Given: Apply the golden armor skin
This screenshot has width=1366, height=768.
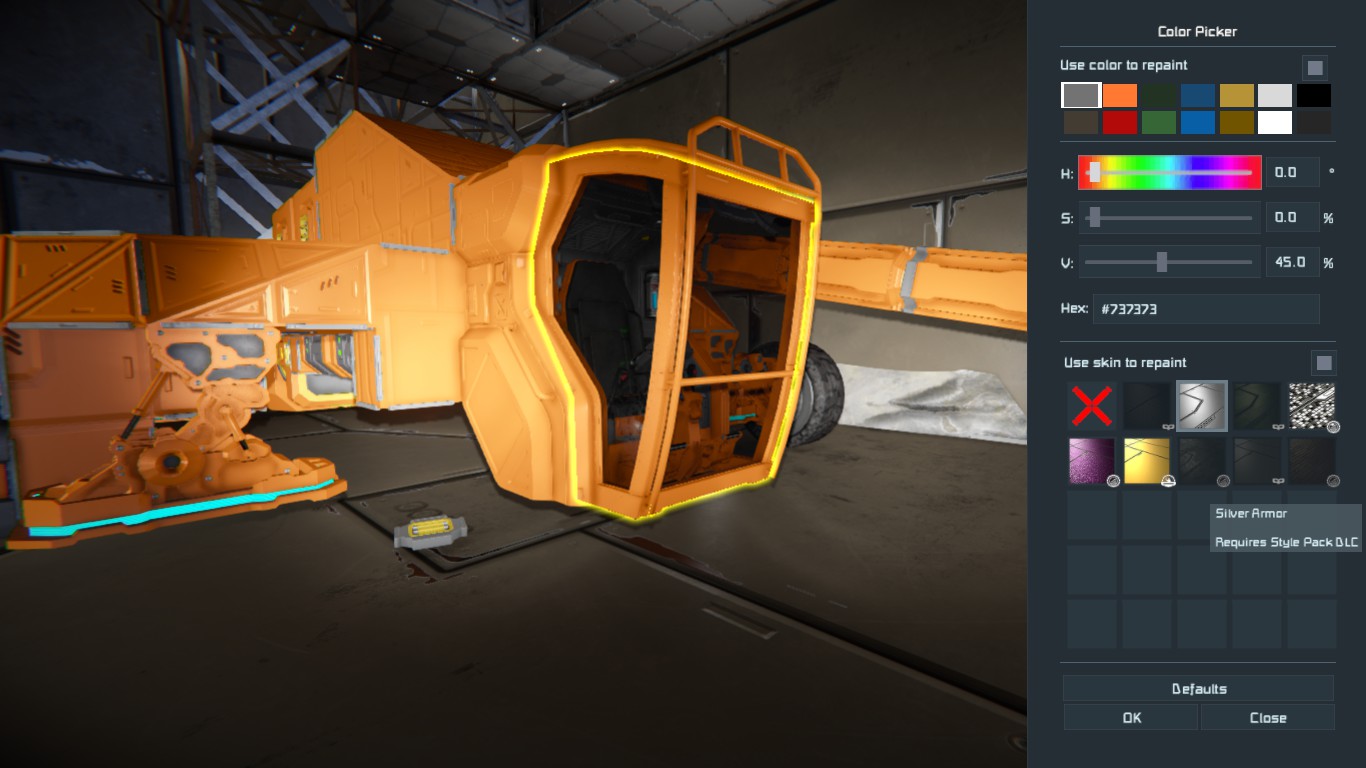Looking at the screenshot, I should point(1147,462).
